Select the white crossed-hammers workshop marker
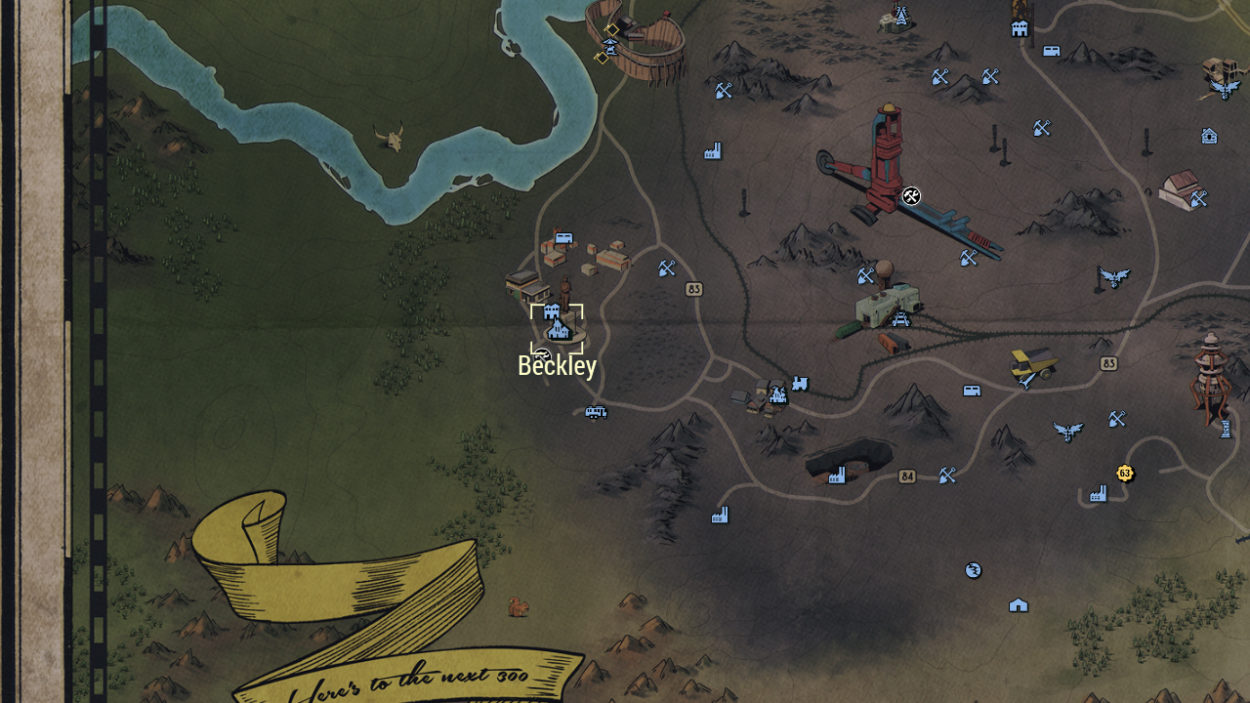 click(910, 196)
